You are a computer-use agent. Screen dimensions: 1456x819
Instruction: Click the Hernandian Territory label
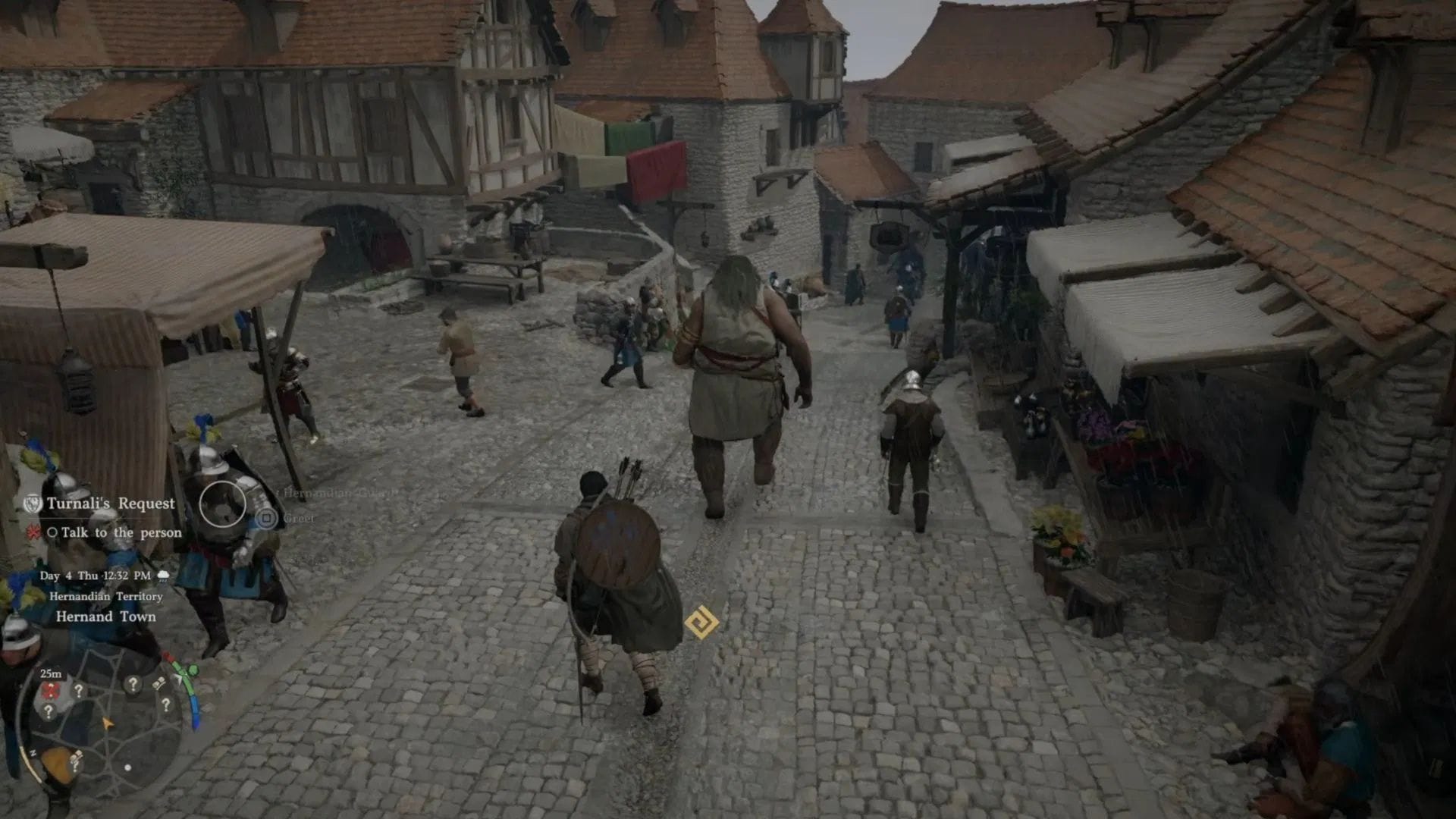point(105,597)
